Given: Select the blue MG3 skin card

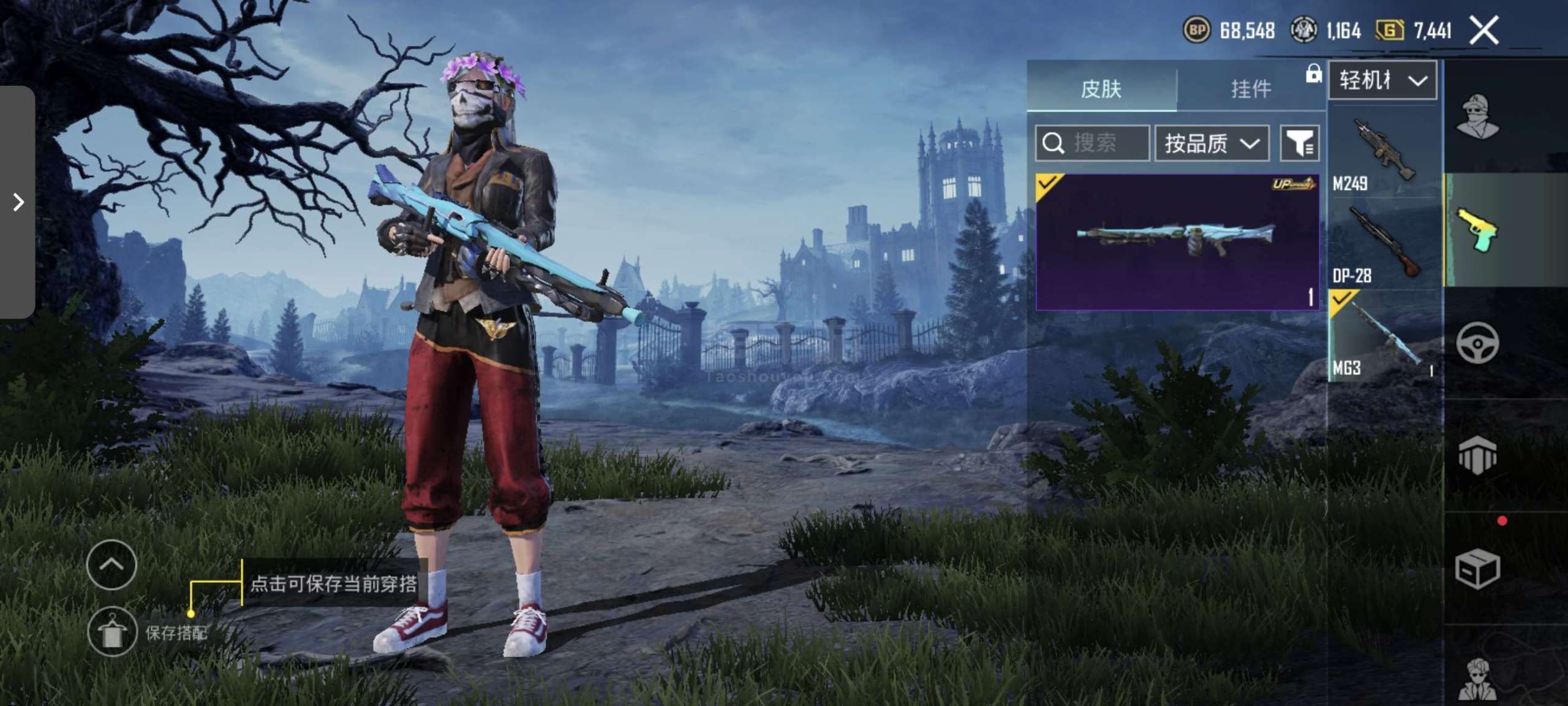Looking at the screenshot, I should [1177, 241].
